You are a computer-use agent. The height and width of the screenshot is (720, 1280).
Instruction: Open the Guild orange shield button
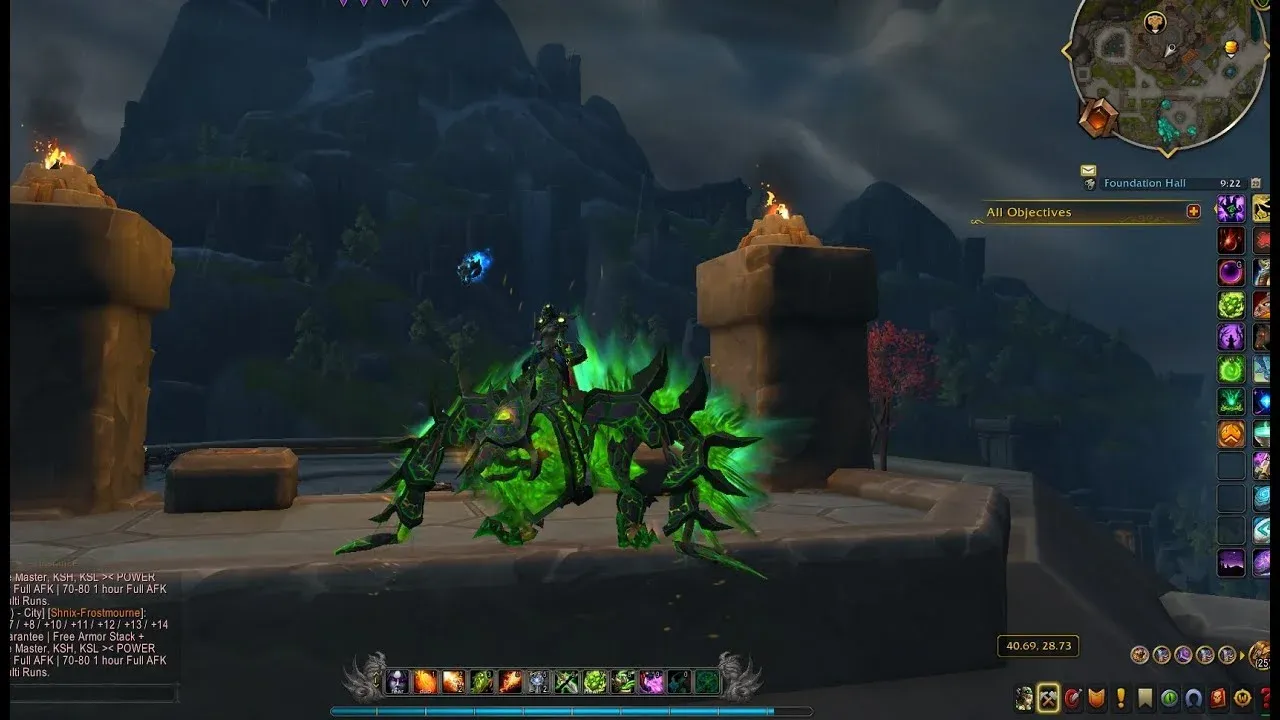coord(1097,698)
